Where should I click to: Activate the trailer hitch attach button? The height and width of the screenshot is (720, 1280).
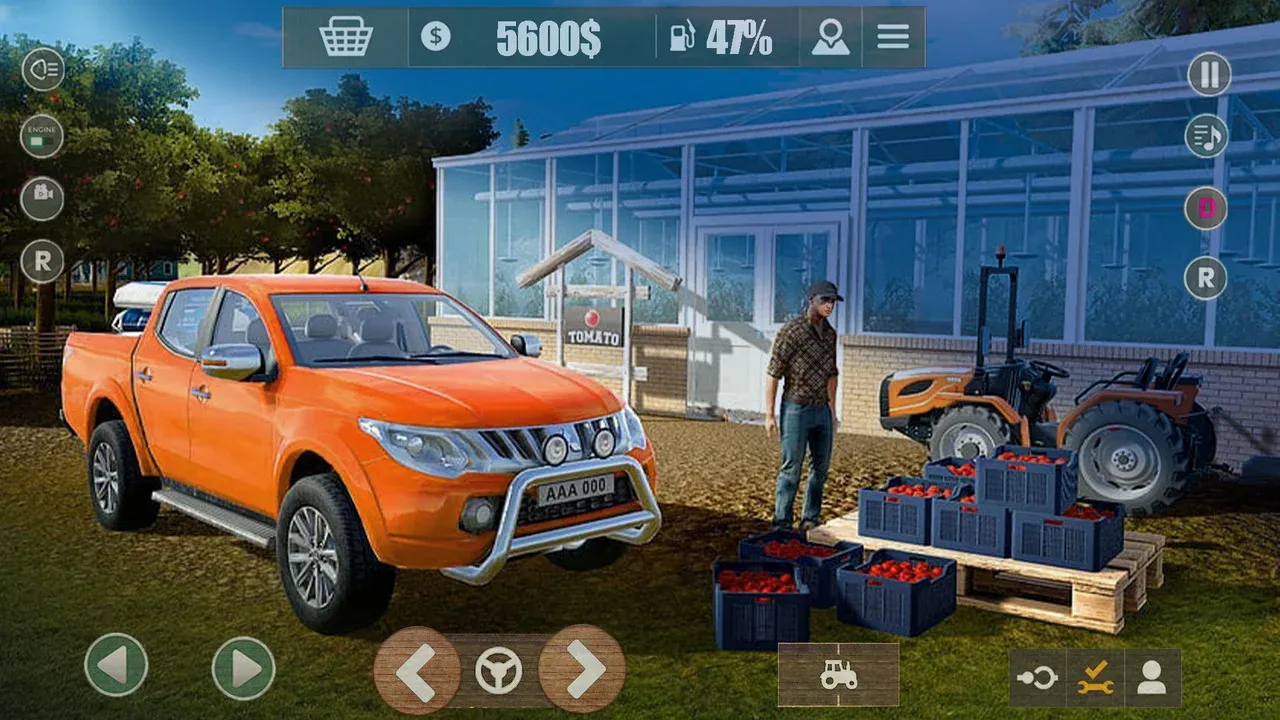[x=1037, y=678]
